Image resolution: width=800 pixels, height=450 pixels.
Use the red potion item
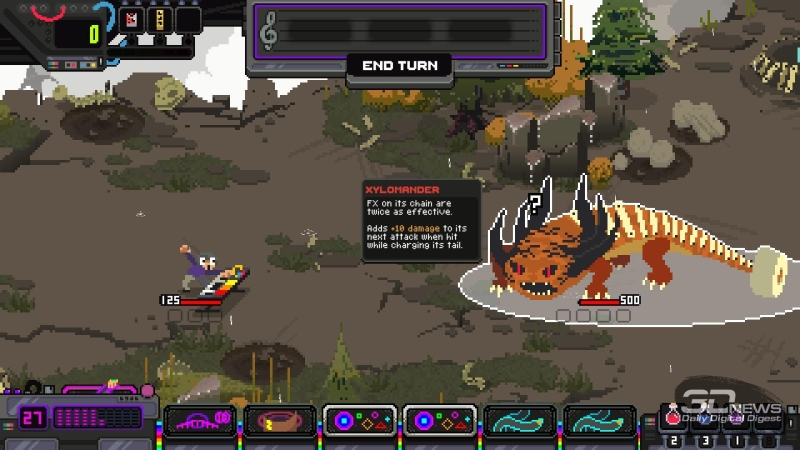tap(674, 419)
